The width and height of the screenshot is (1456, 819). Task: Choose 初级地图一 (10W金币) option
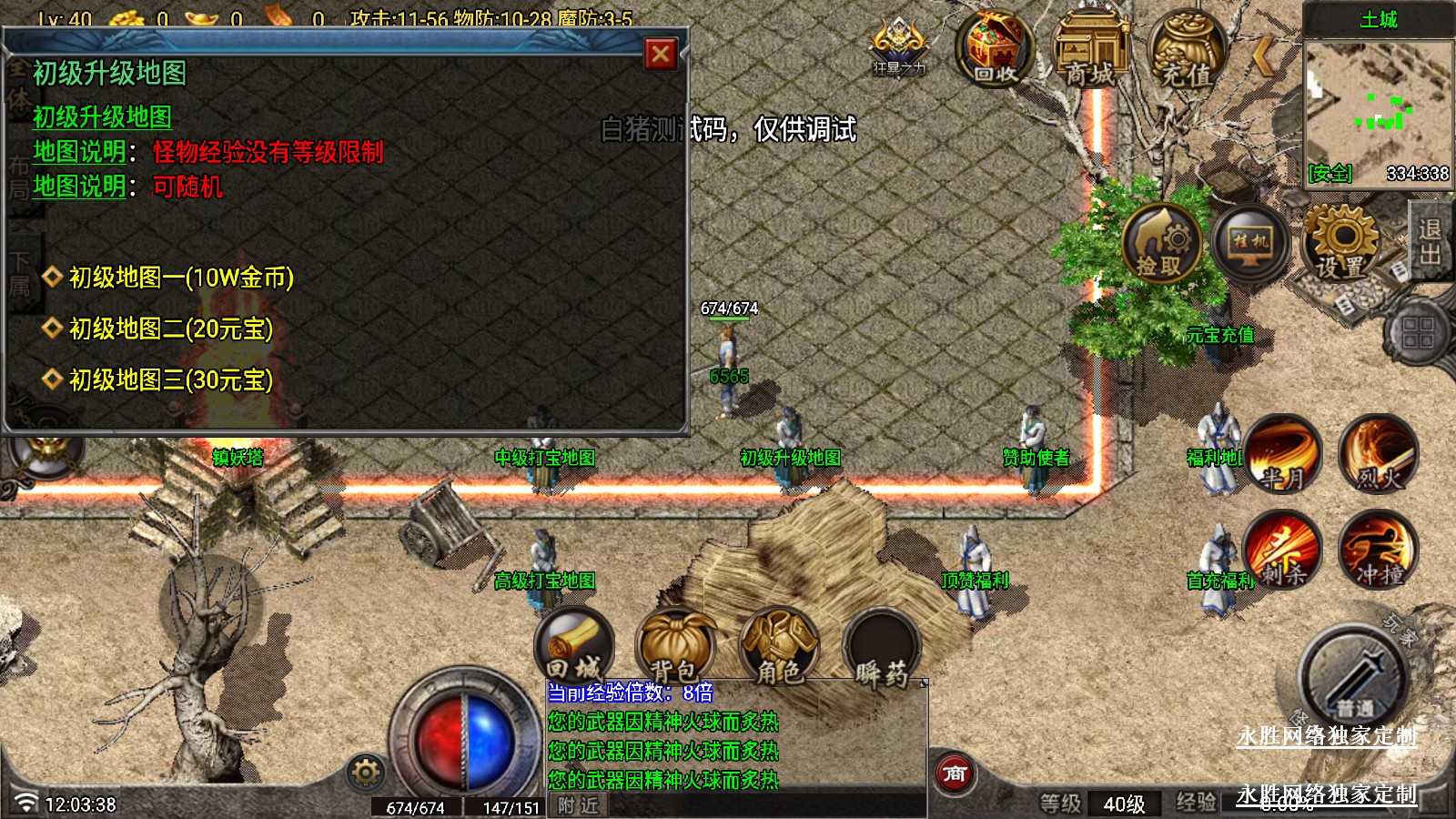coord(181,278)
